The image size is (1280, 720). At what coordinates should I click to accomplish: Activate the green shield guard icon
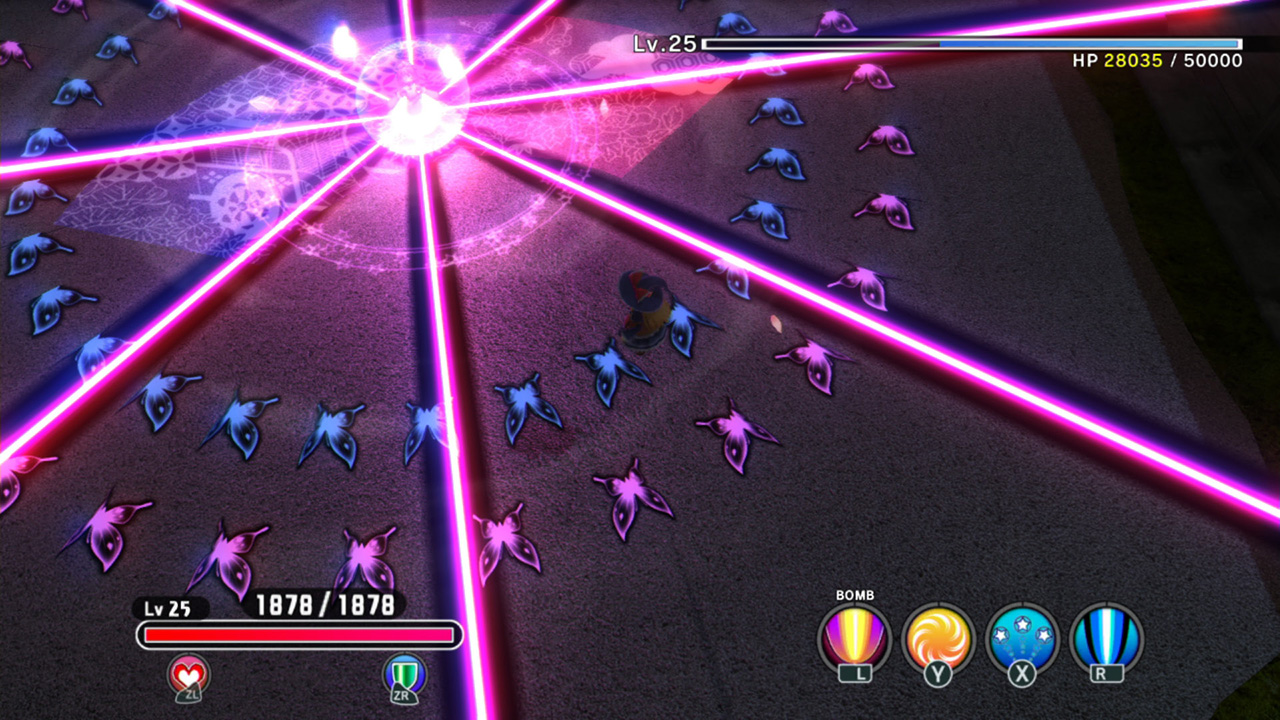tap(405, 676)
